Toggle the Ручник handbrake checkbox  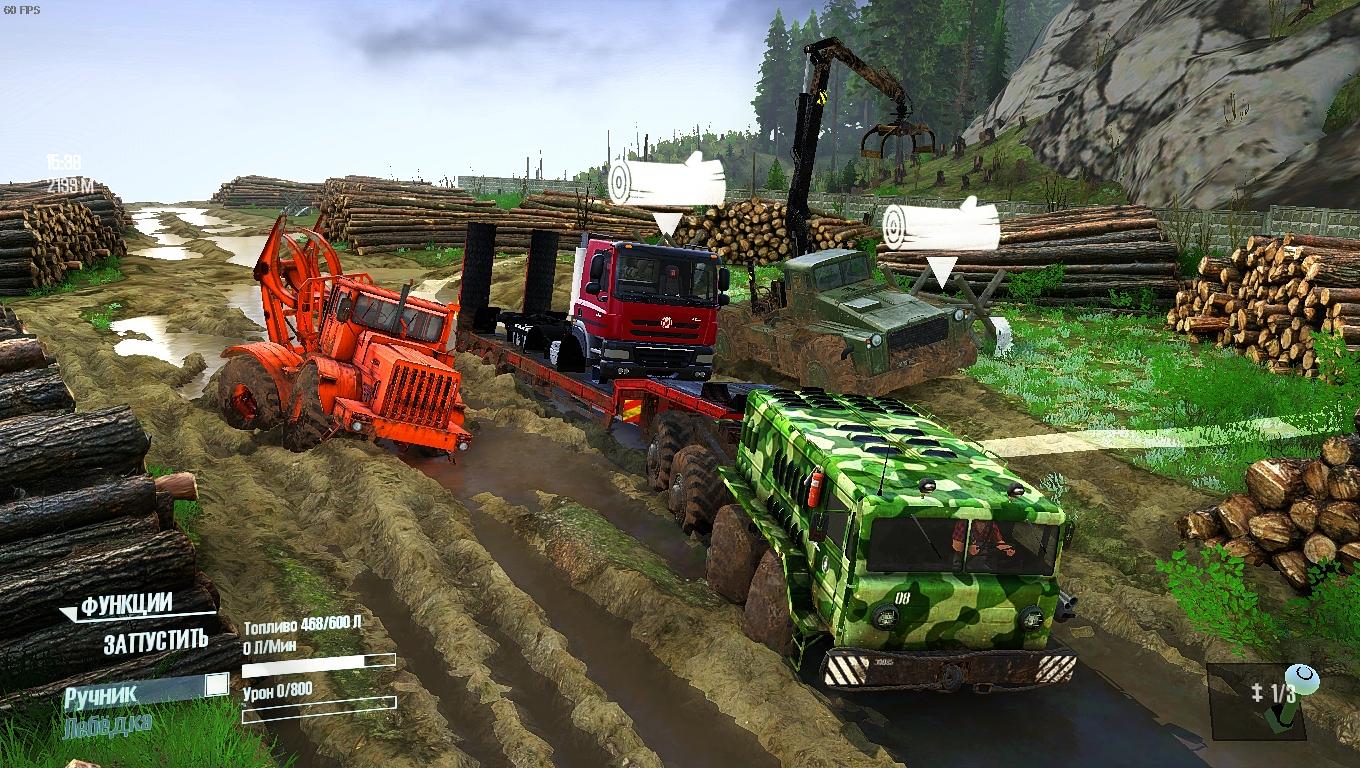(216, 685)
